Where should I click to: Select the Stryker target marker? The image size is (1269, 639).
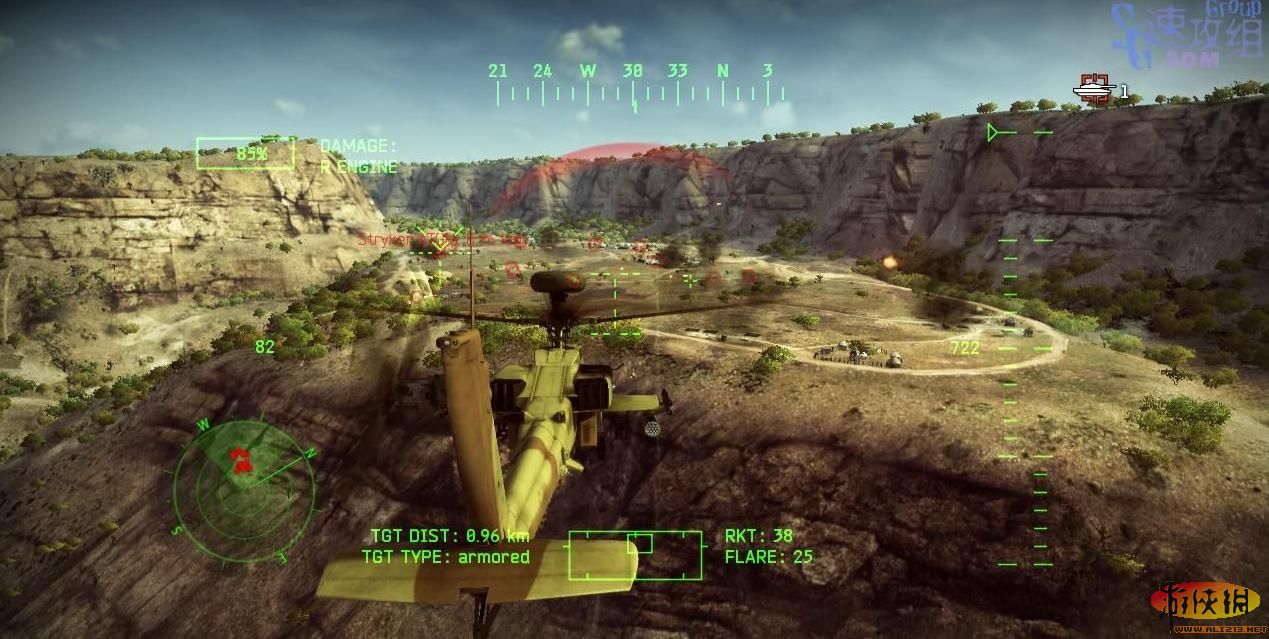click(x=438, y=242)
